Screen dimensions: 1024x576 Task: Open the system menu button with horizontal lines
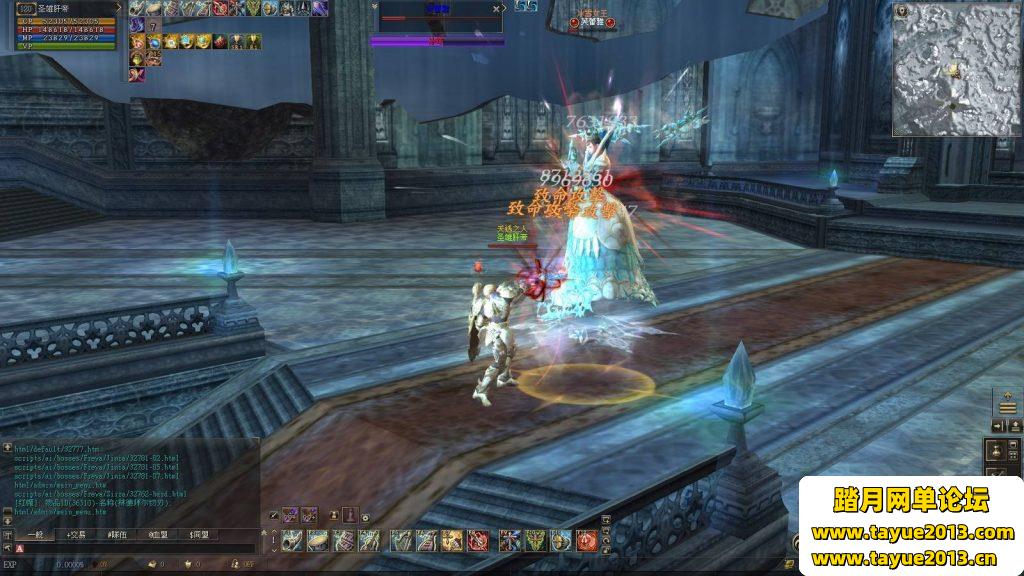(x=1007, y=406)
